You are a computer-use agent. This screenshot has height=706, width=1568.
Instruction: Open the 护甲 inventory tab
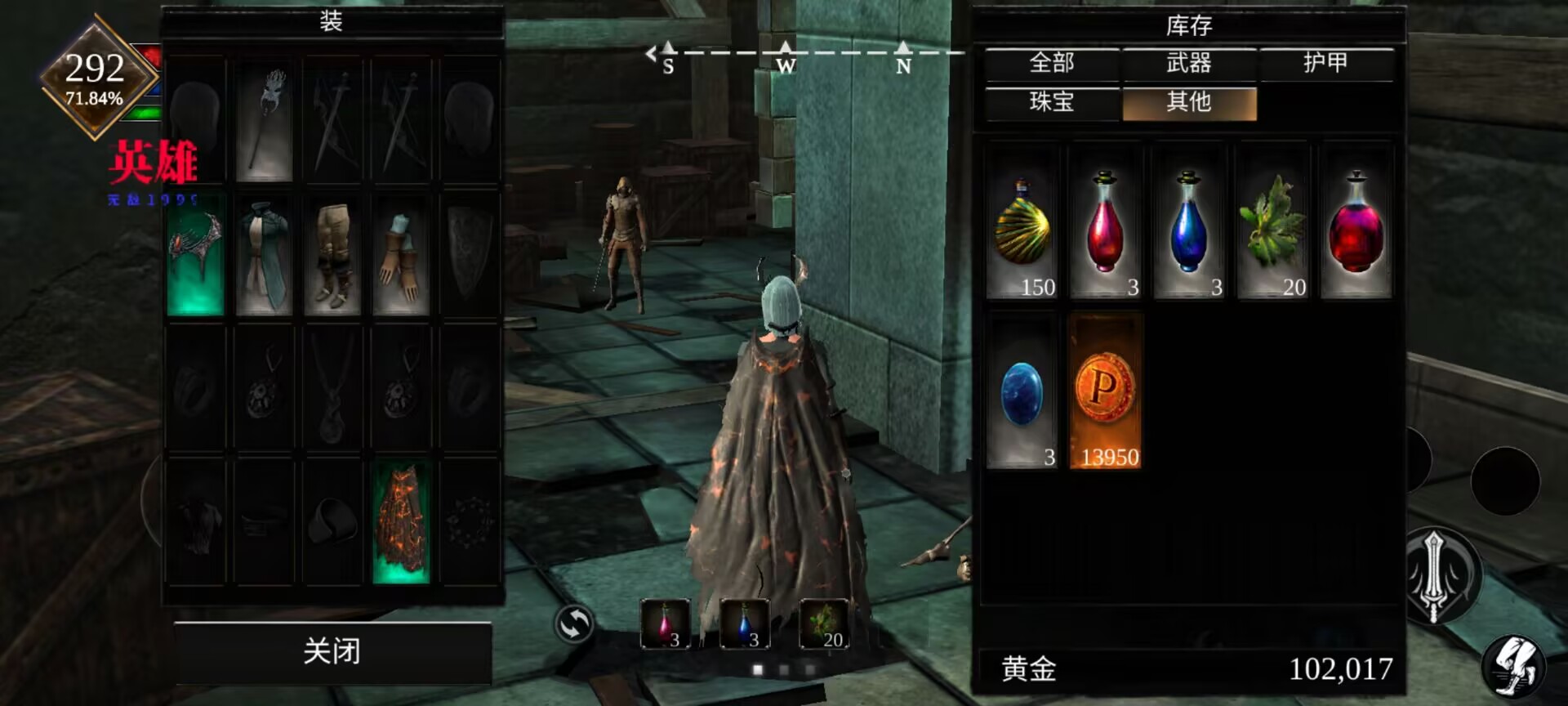[x=1325, y=64]
